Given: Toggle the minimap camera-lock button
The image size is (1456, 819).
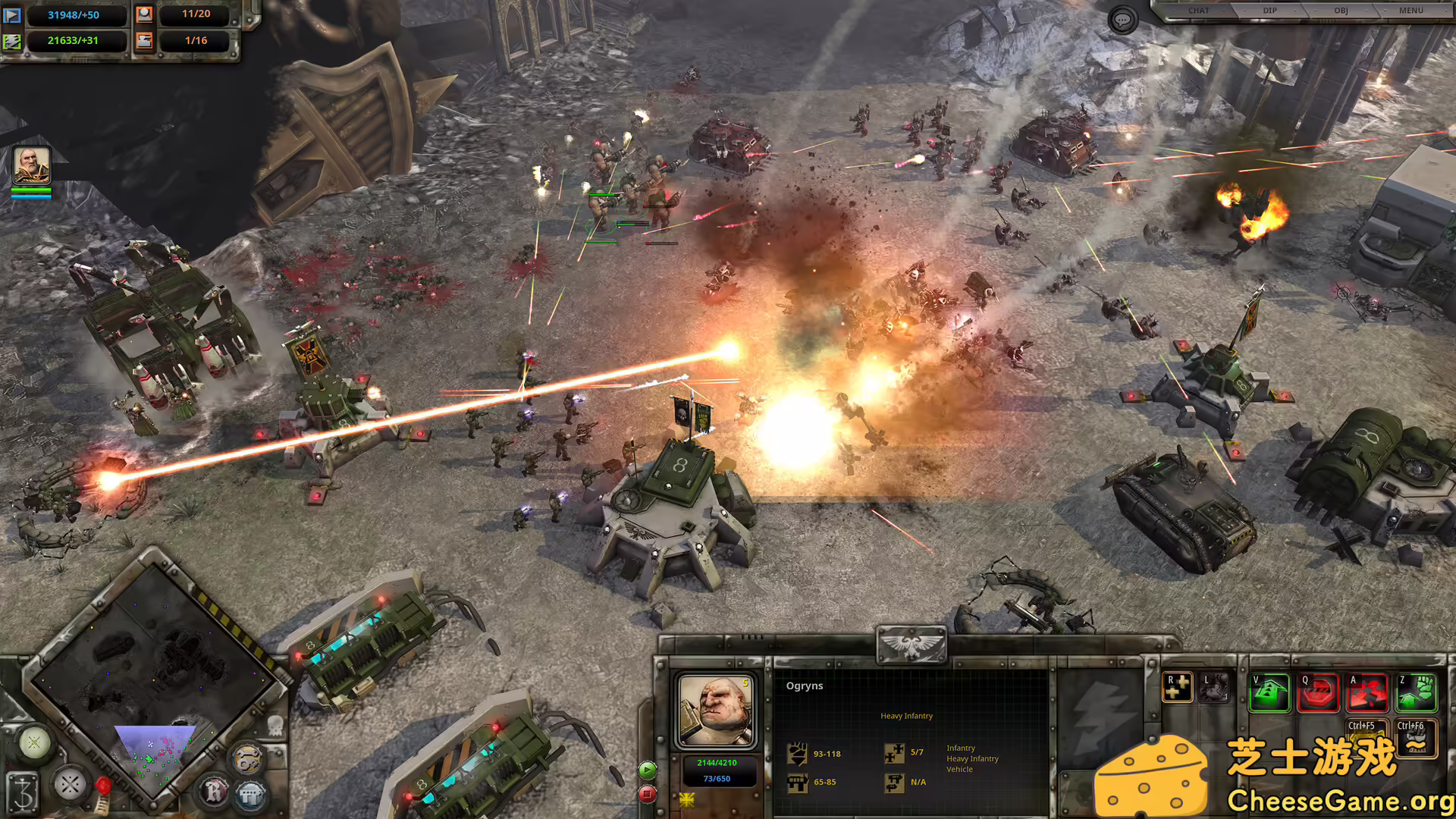Looking at the screenshot, I should 34,743.
